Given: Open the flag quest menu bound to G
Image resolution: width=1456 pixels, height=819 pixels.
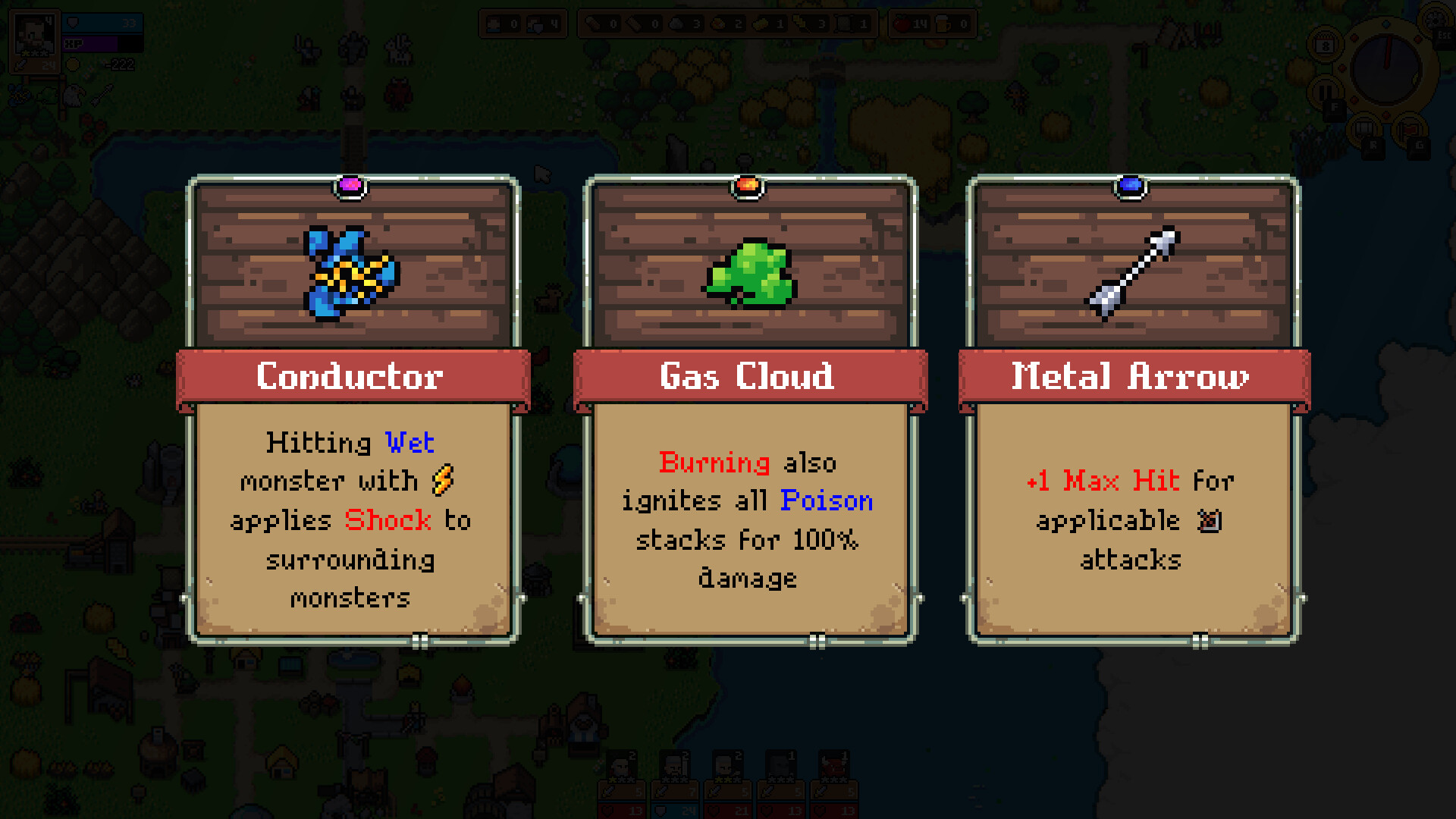Looking at the screenshot, I should pyautogui.click(x=1410, y=127).
